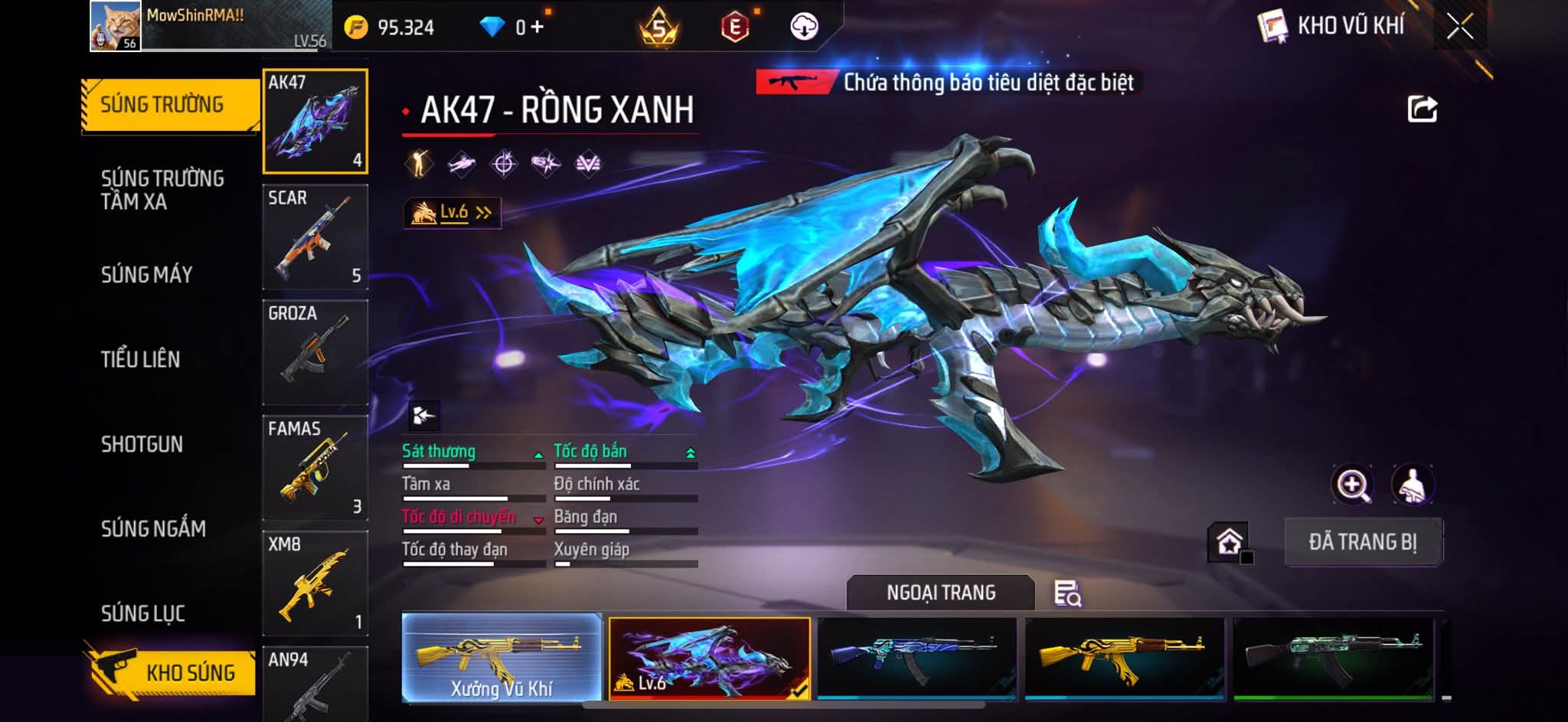Show the Shotgun category

(x=142, y=444)
